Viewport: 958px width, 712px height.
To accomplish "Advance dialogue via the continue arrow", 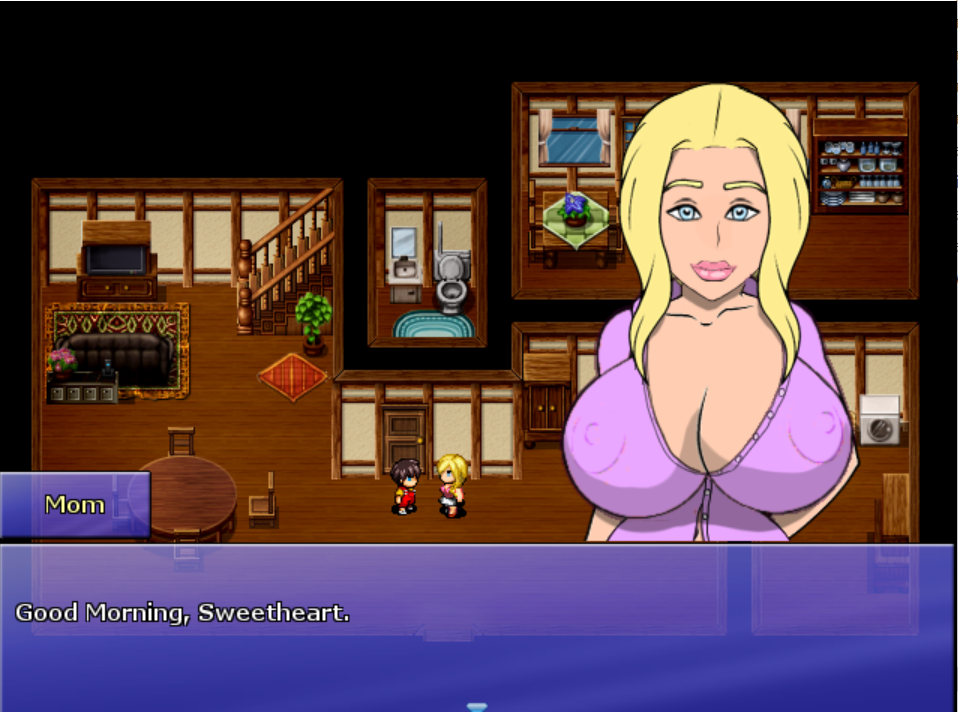I will pyautogui.click(x=477, y=706).
